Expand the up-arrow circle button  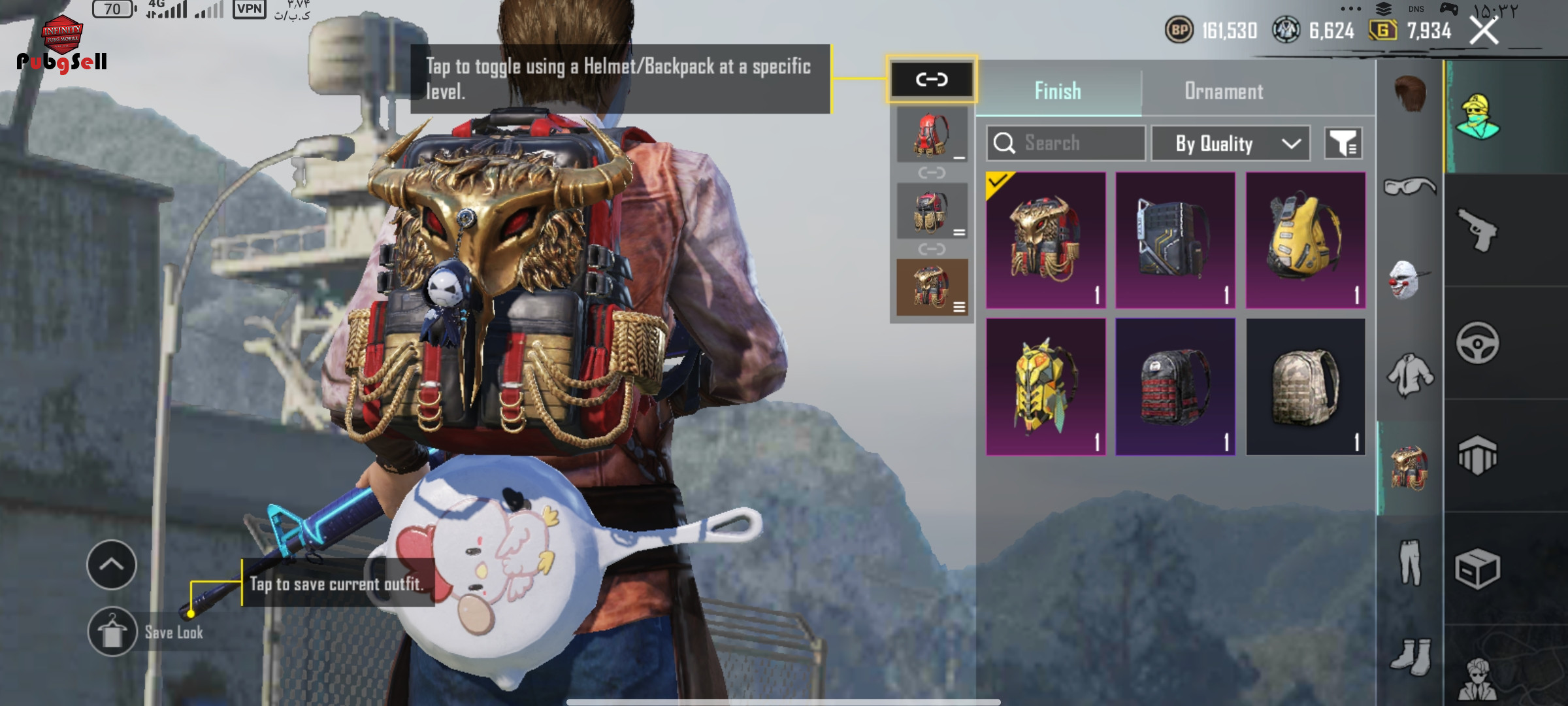click(x=112, y=565)
